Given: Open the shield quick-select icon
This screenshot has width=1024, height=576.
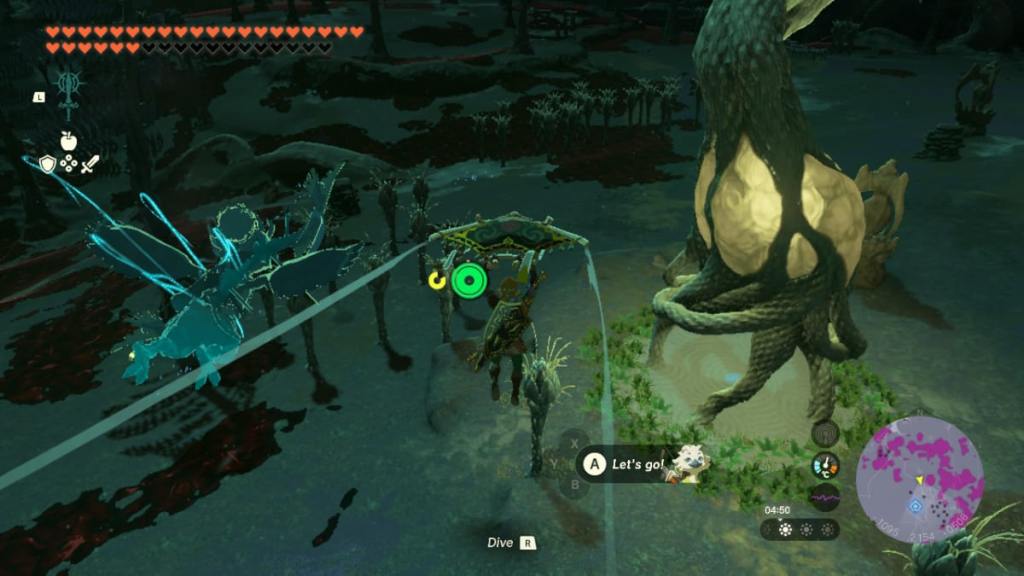Looking at the screenshot, I should (47, 164).
